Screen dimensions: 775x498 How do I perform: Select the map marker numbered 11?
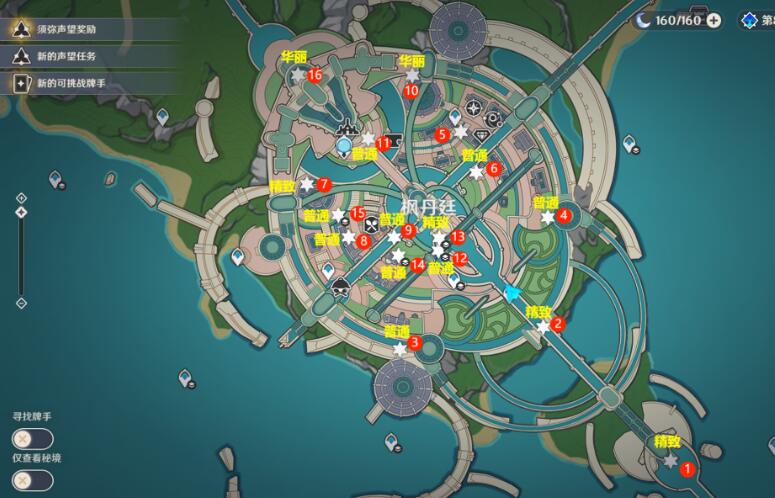click(x=383, y=144)
